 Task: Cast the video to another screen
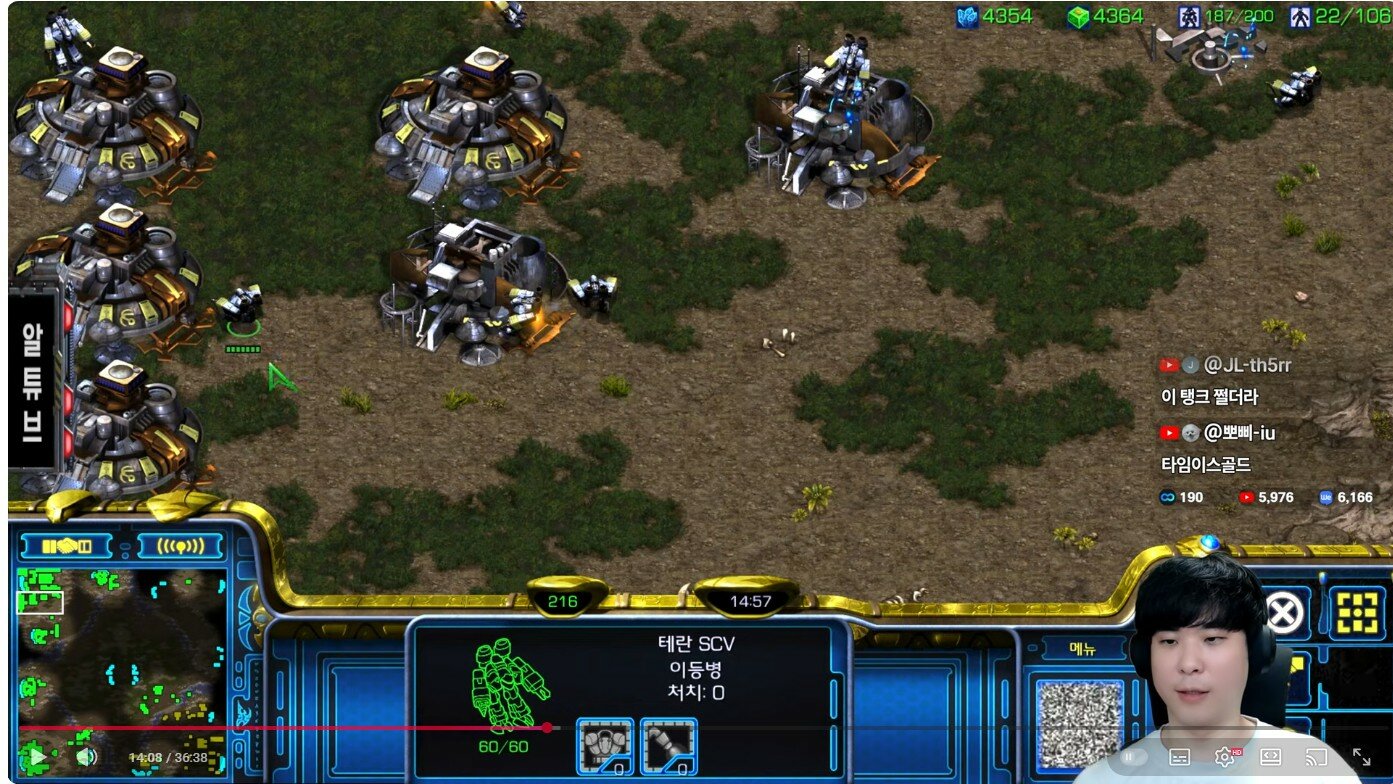point(1316,757)
